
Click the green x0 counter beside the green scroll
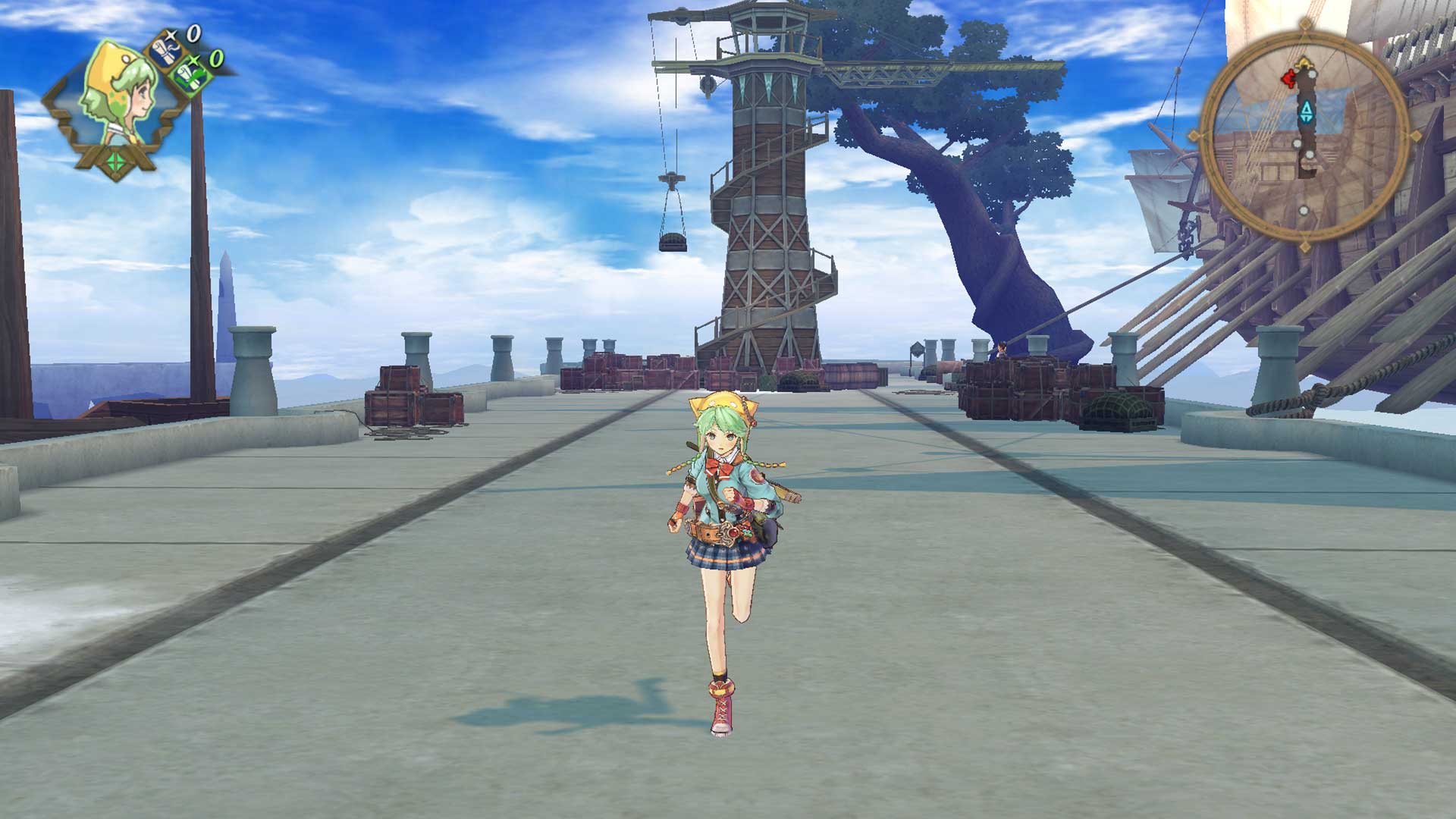[x=215, y=58]
